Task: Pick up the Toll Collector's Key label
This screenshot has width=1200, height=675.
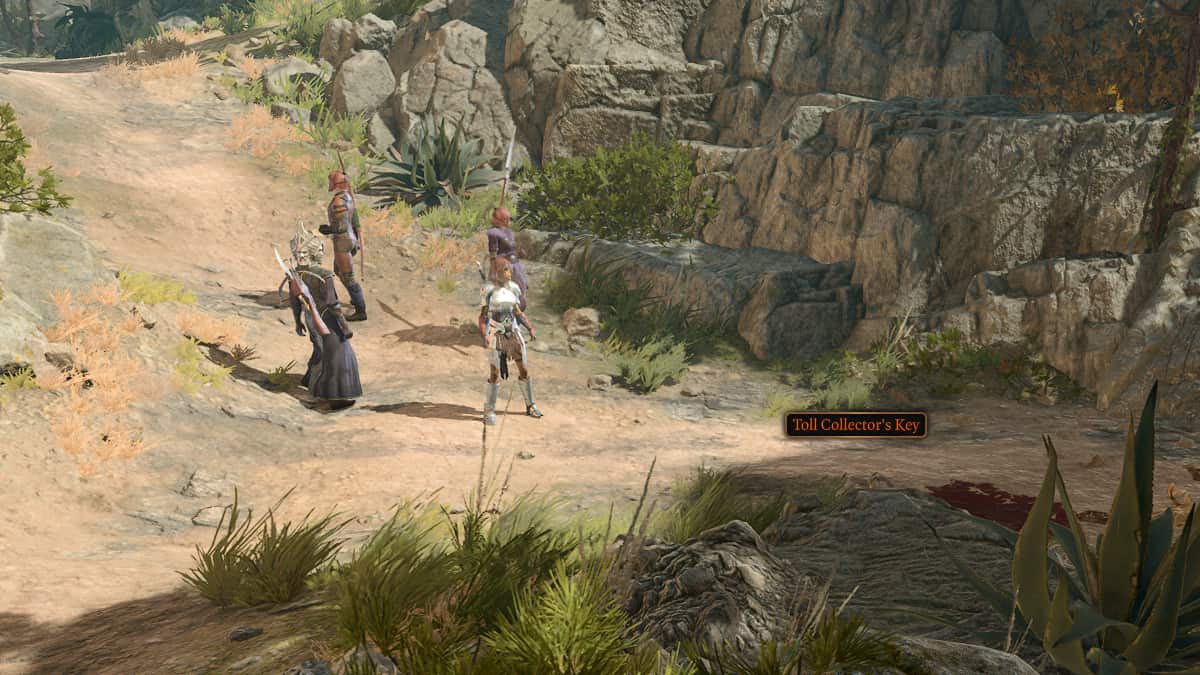Action: point(855,425)
